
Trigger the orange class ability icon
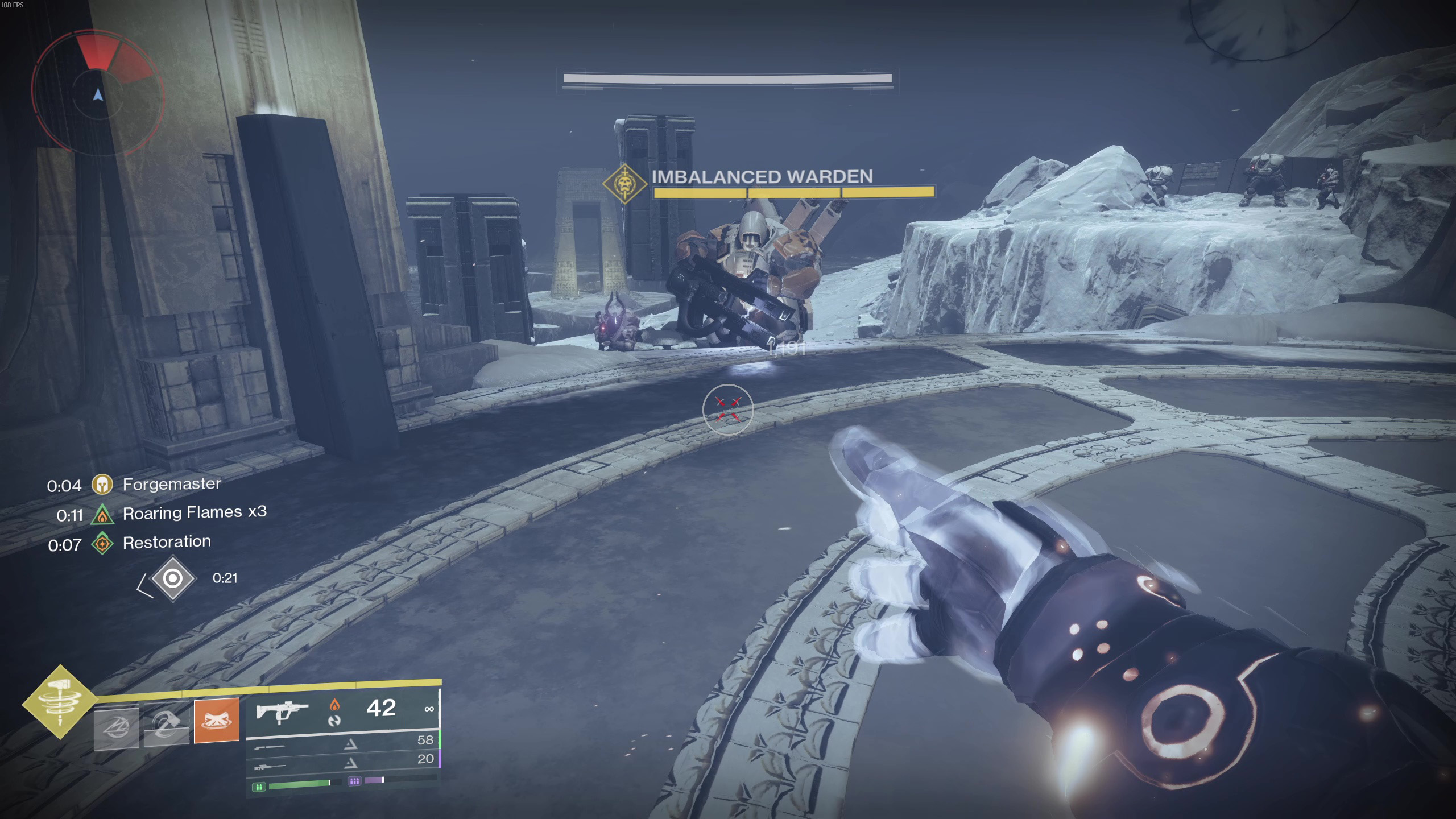(217, 721)
